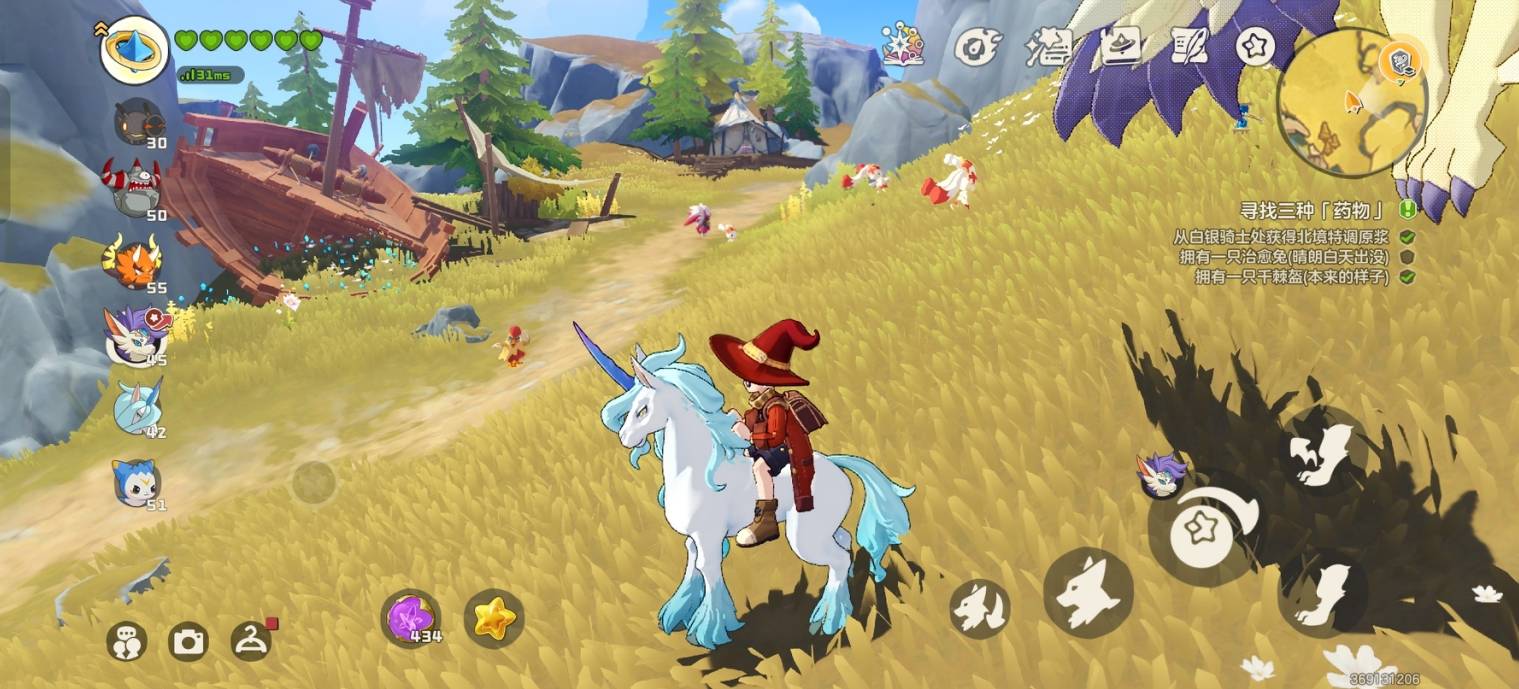Choose the level 55 orange horned pet
The width and height of the screenshot is (1519, 689).
coord(135,261)
